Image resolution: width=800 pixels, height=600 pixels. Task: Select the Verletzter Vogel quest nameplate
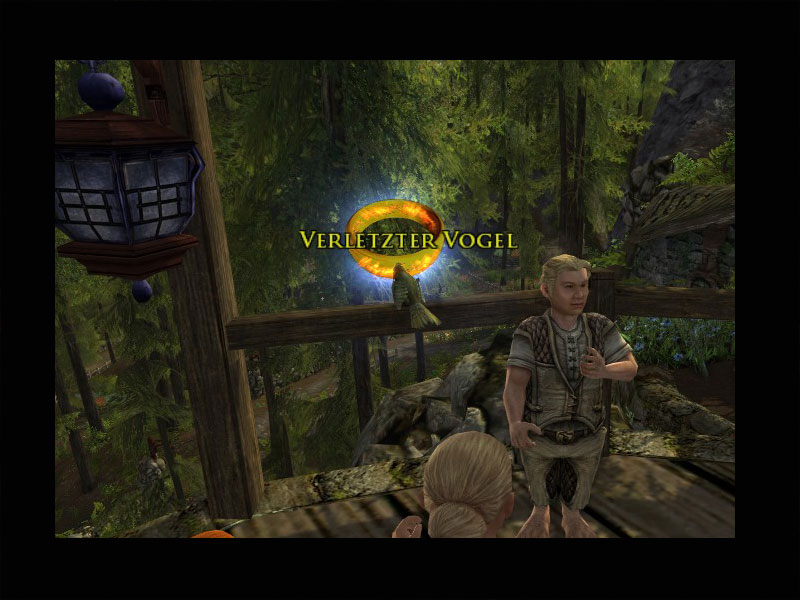point(408,240)
